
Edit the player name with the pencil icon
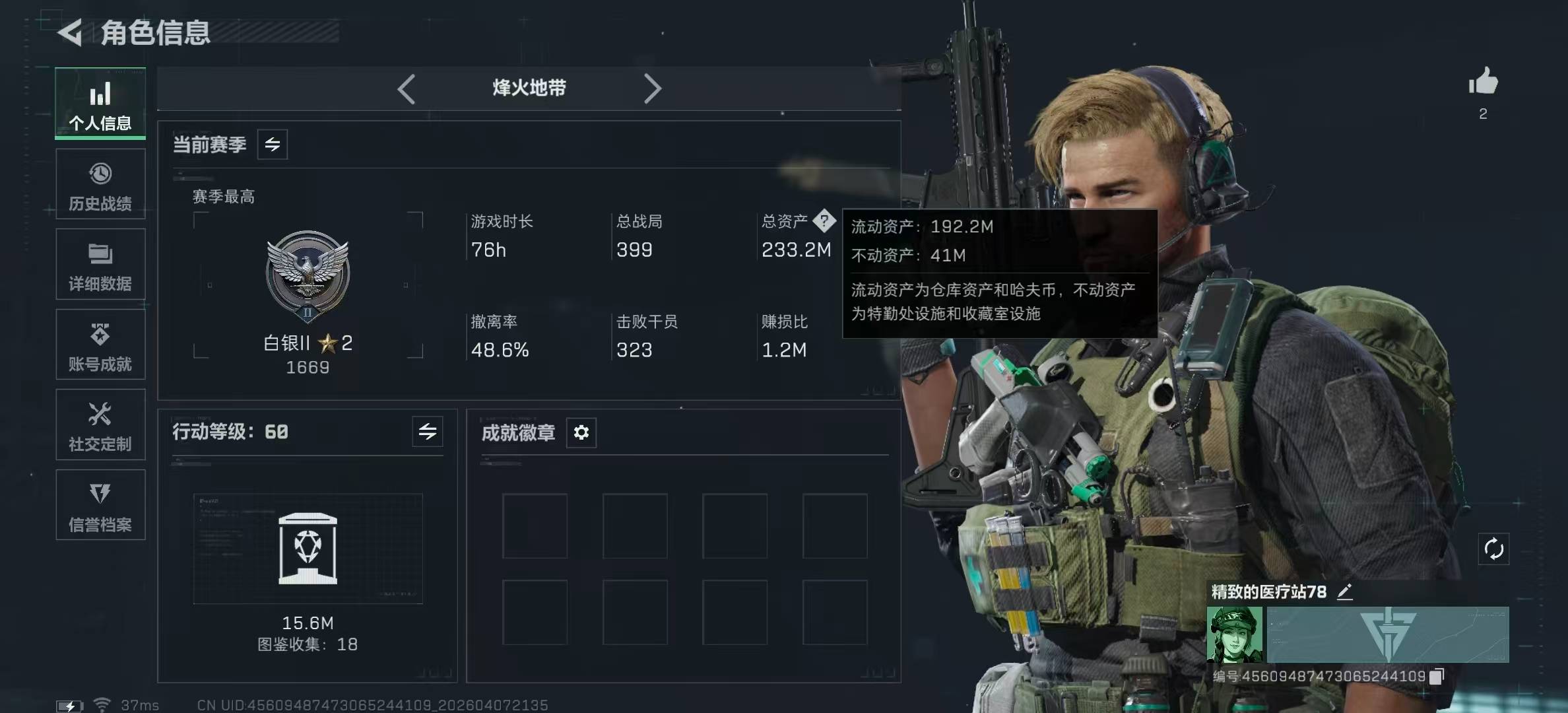[x=1344, y=592]
